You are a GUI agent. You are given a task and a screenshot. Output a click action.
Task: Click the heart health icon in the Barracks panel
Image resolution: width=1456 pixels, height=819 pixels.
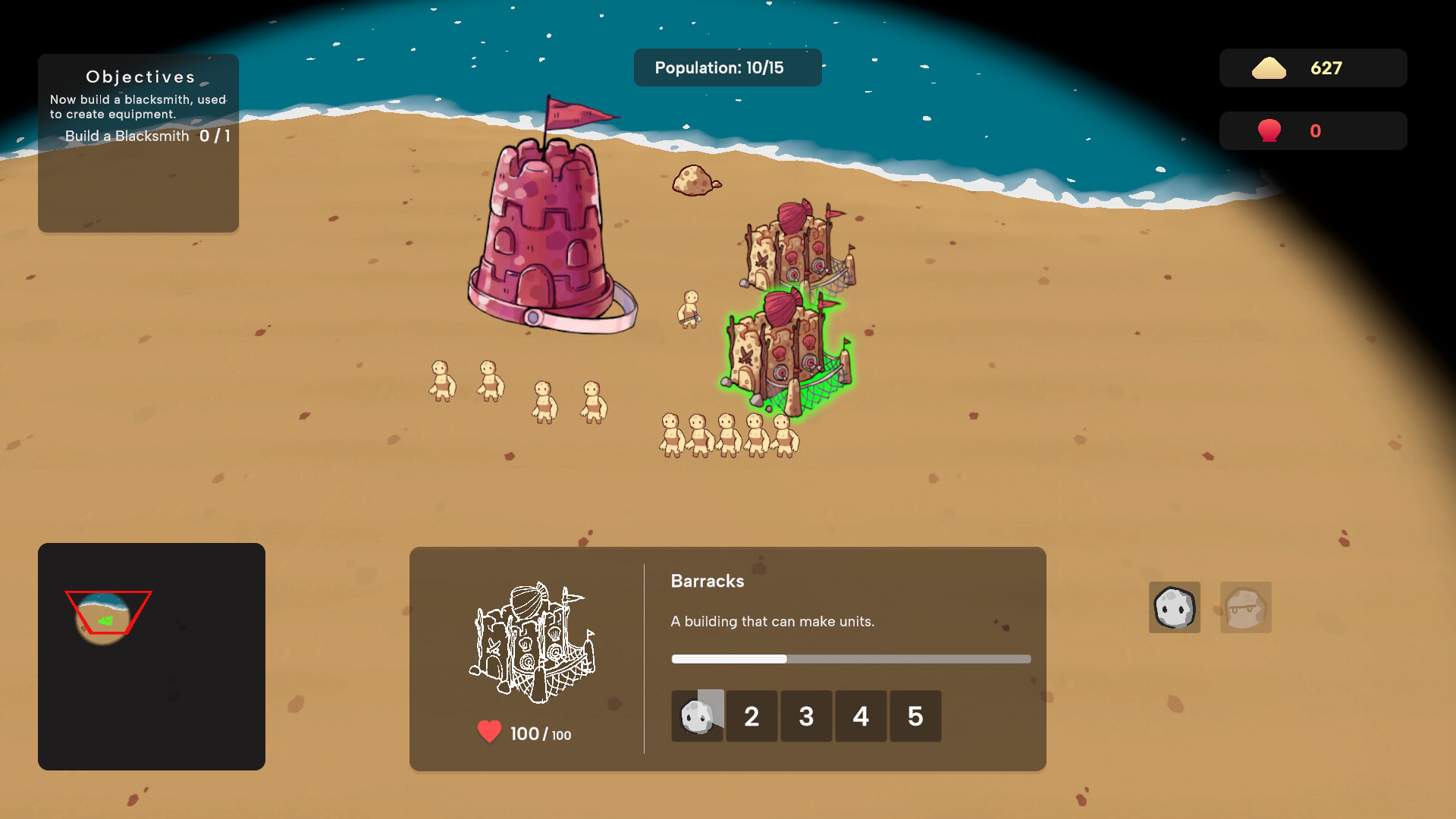[488, 730]
